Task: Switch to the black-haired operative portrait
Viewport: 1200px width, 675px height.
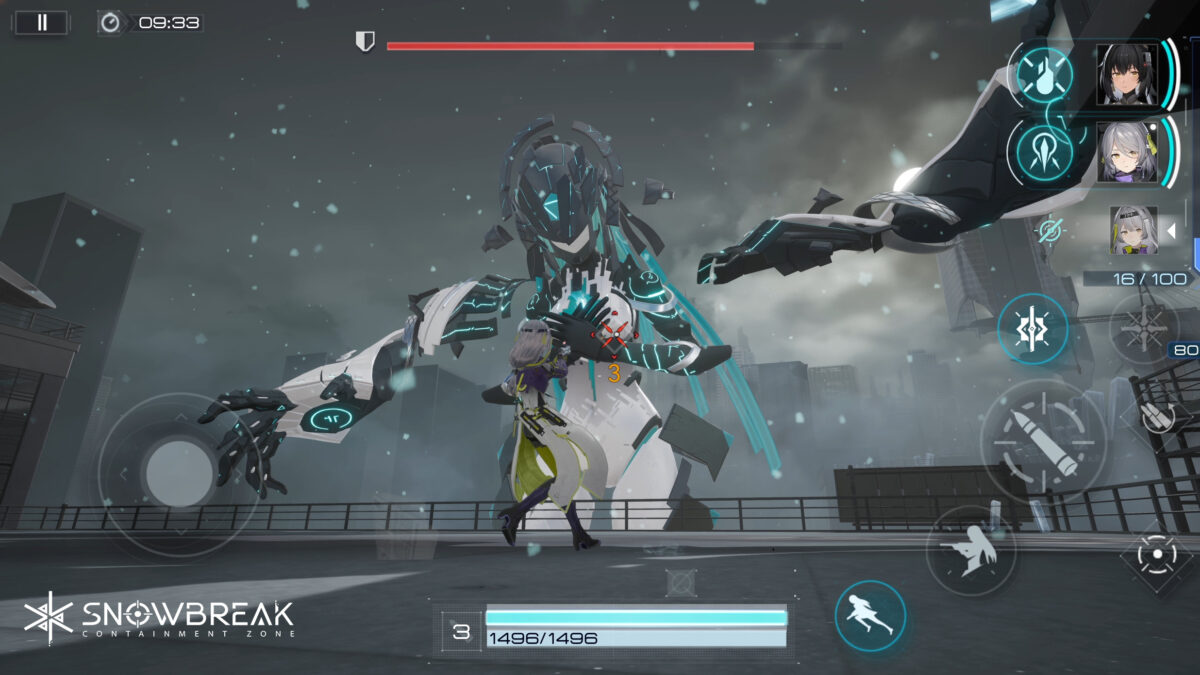Action: tap(1127, 74)
